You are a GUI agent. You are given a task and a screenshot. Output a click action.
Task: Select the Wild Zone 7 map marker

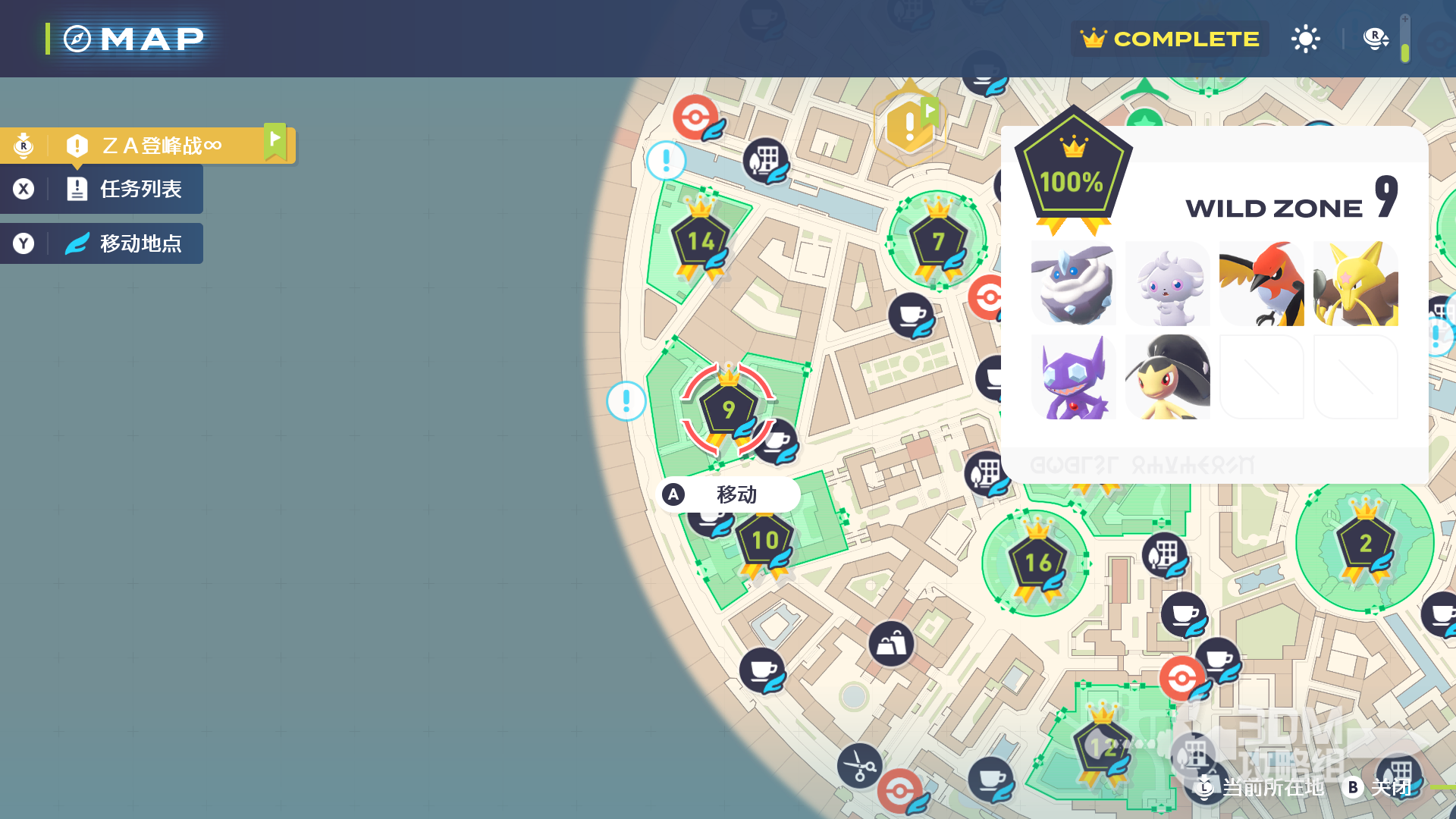(938, 242)
